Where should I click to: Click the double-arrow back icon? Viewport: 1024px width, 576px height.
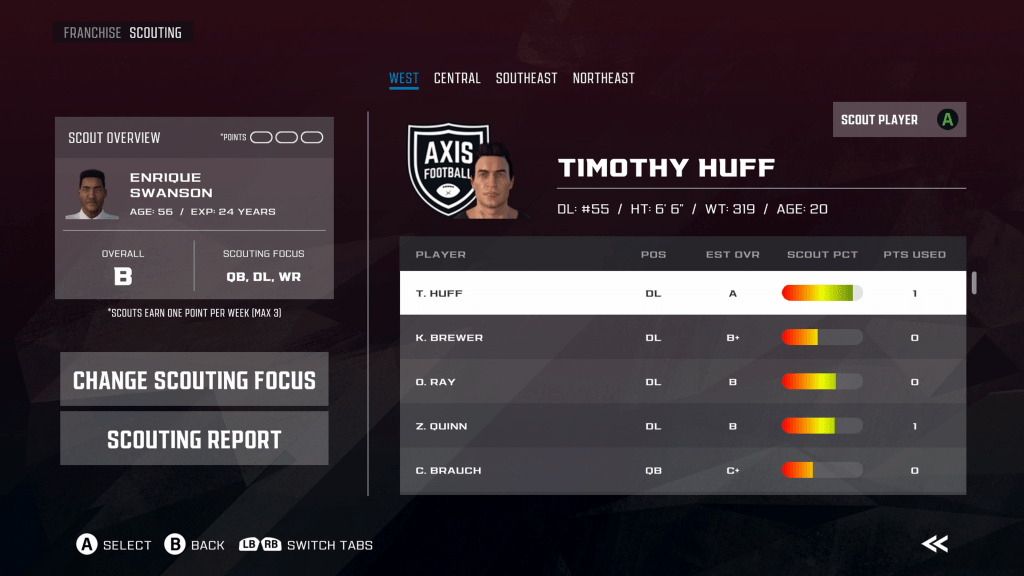[935, 544]
